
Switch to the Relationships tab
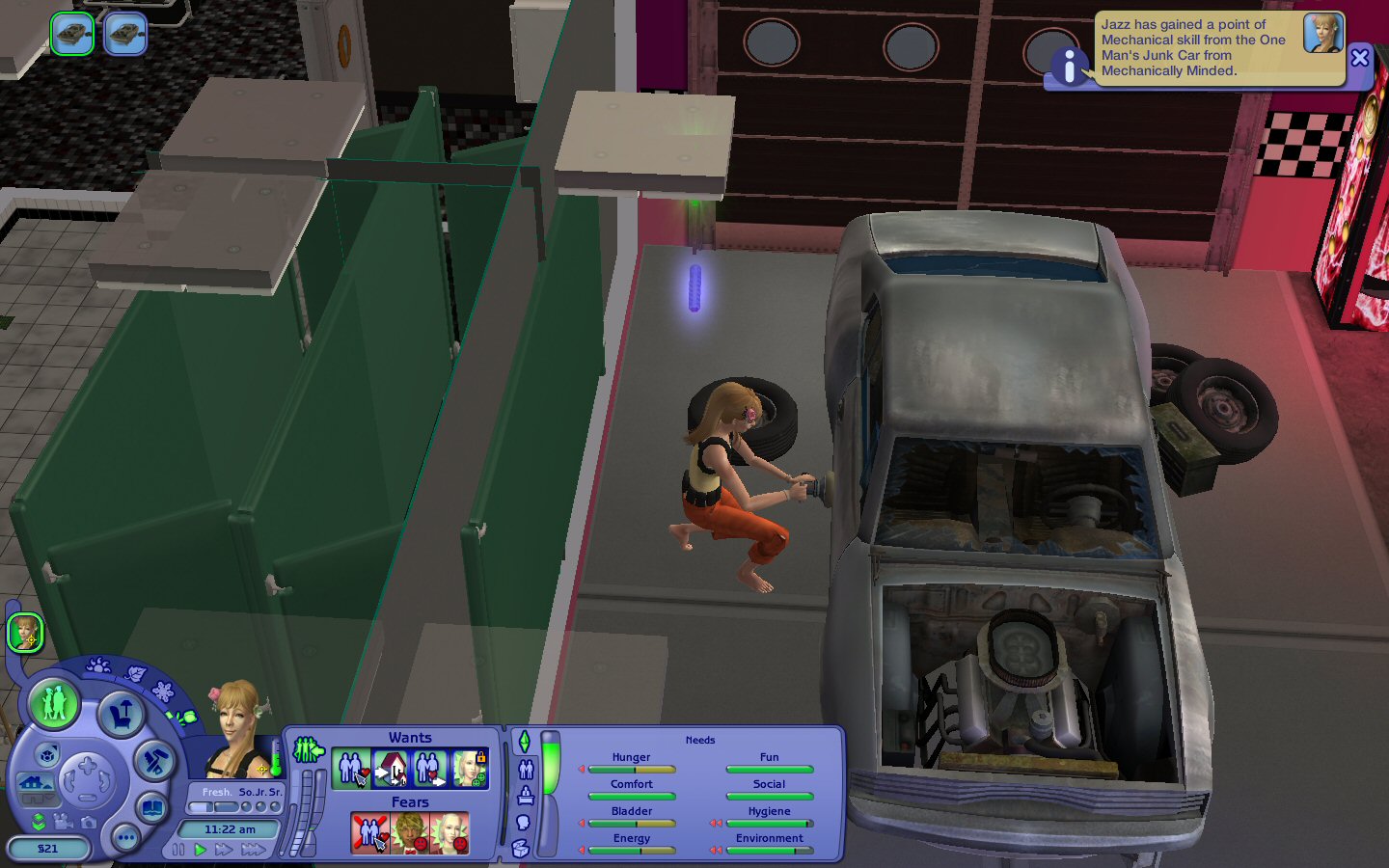526,769
